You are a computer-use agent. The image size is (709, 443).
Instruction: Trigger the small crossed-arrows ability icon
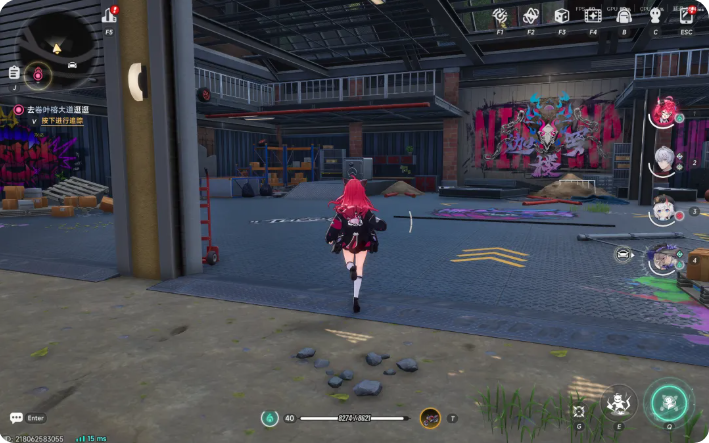pyautogui.click(x=579, y=411)
